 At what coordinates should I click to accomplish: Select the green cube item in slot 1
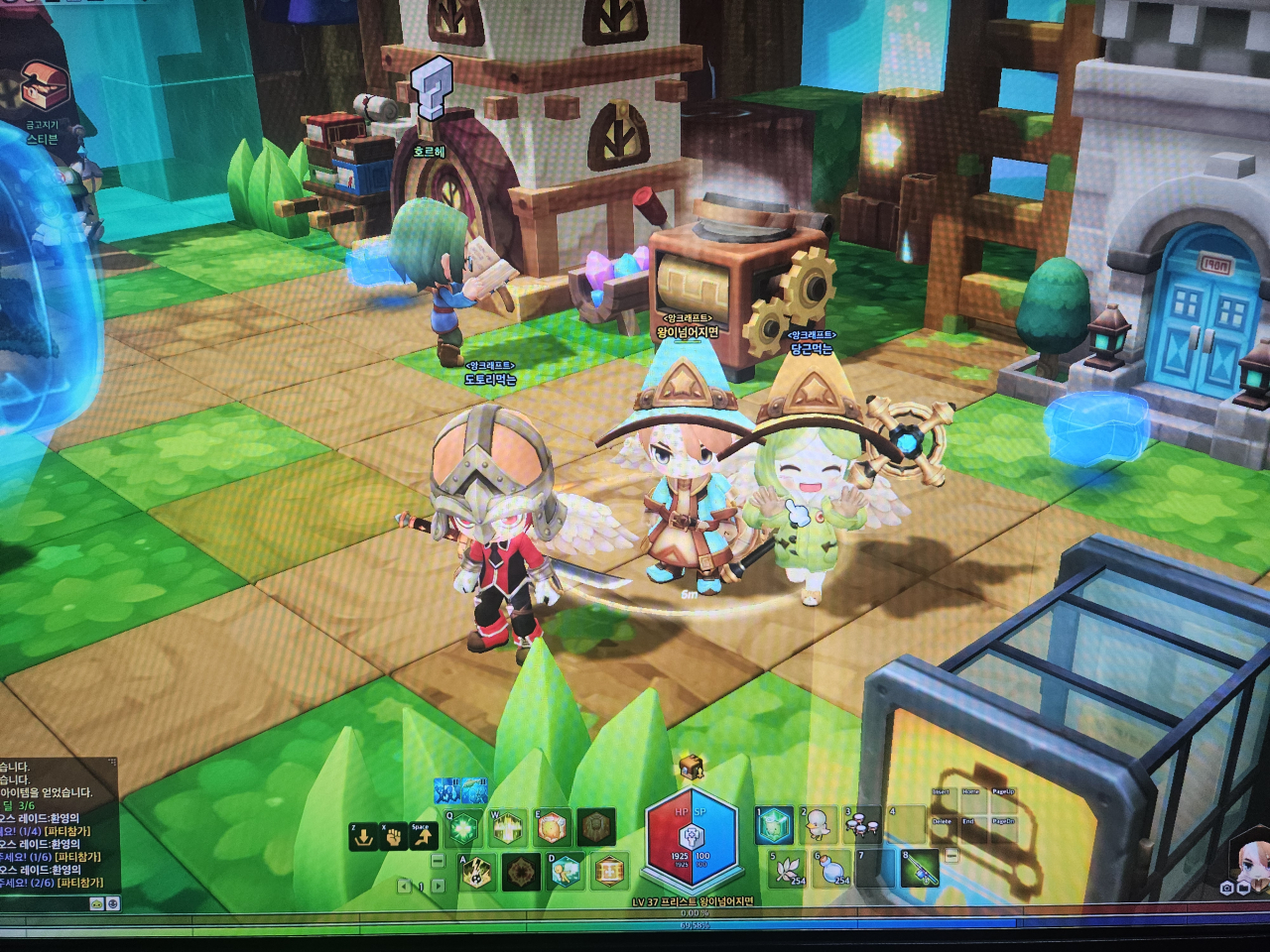click(775, 825)
